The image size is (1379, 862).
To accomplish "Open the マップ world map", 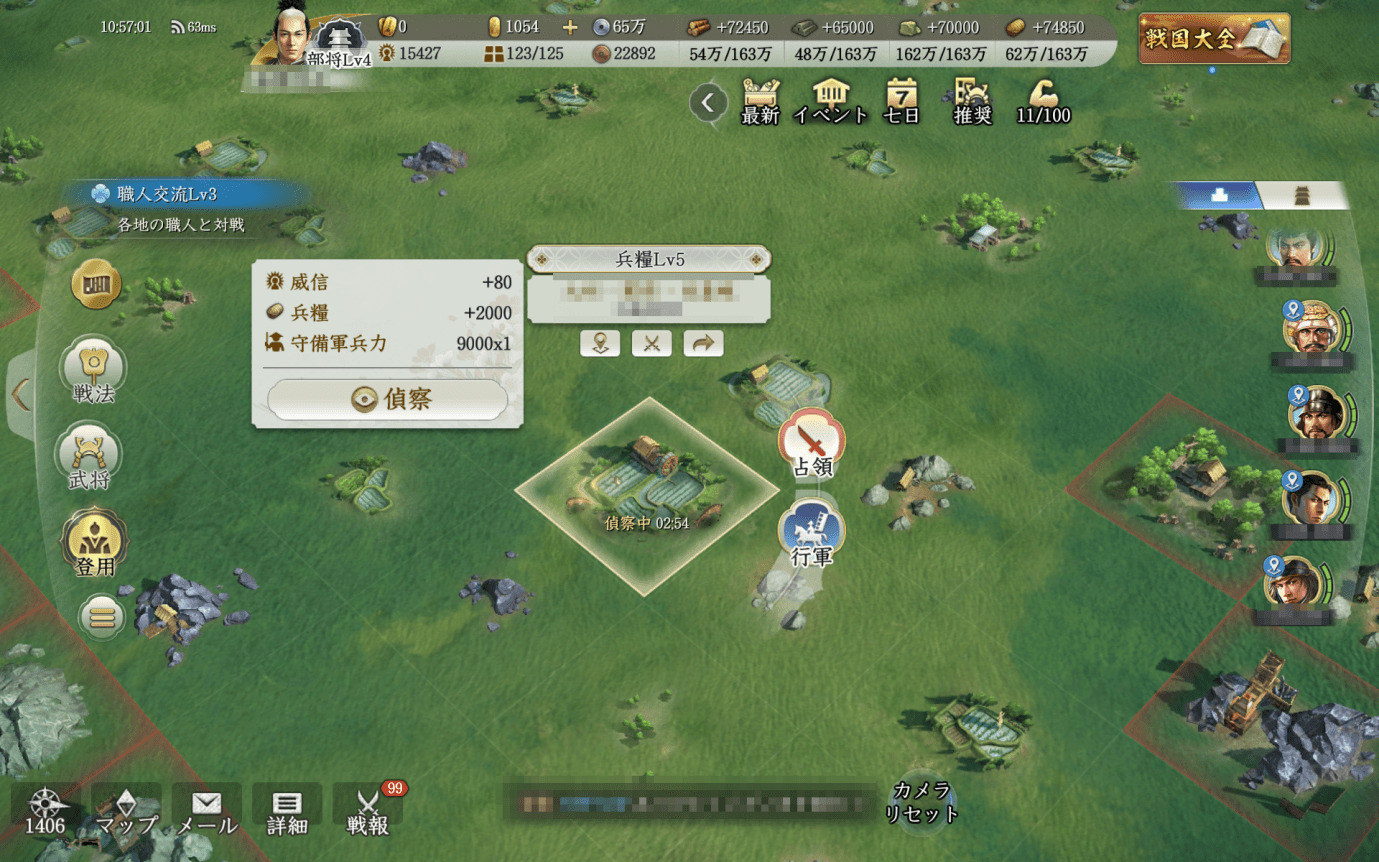I will 127,811.
